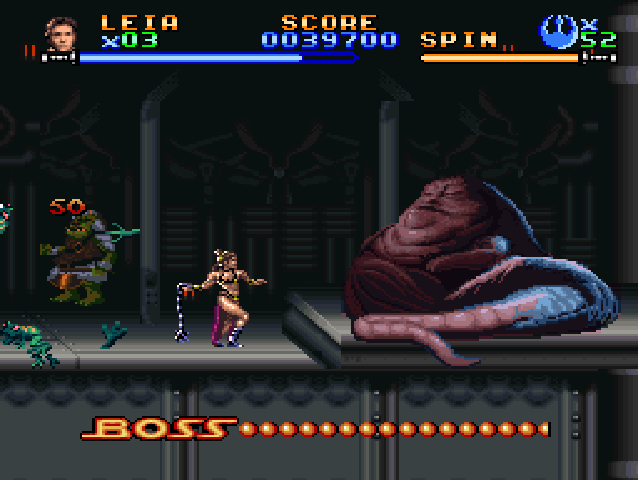Click Leia's character portrait icon

click(x=60, y=33)
